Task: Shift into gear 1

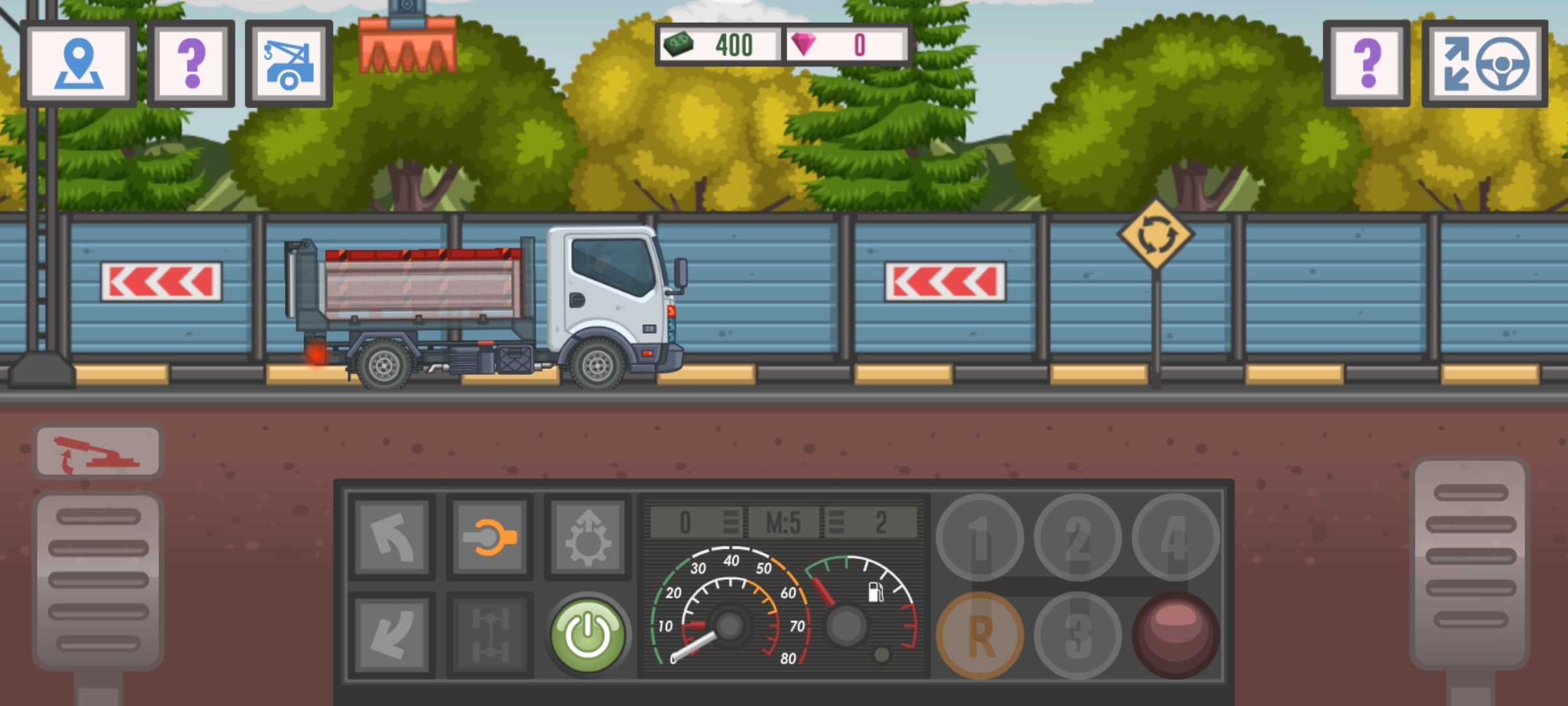Action: click(979, 537)
